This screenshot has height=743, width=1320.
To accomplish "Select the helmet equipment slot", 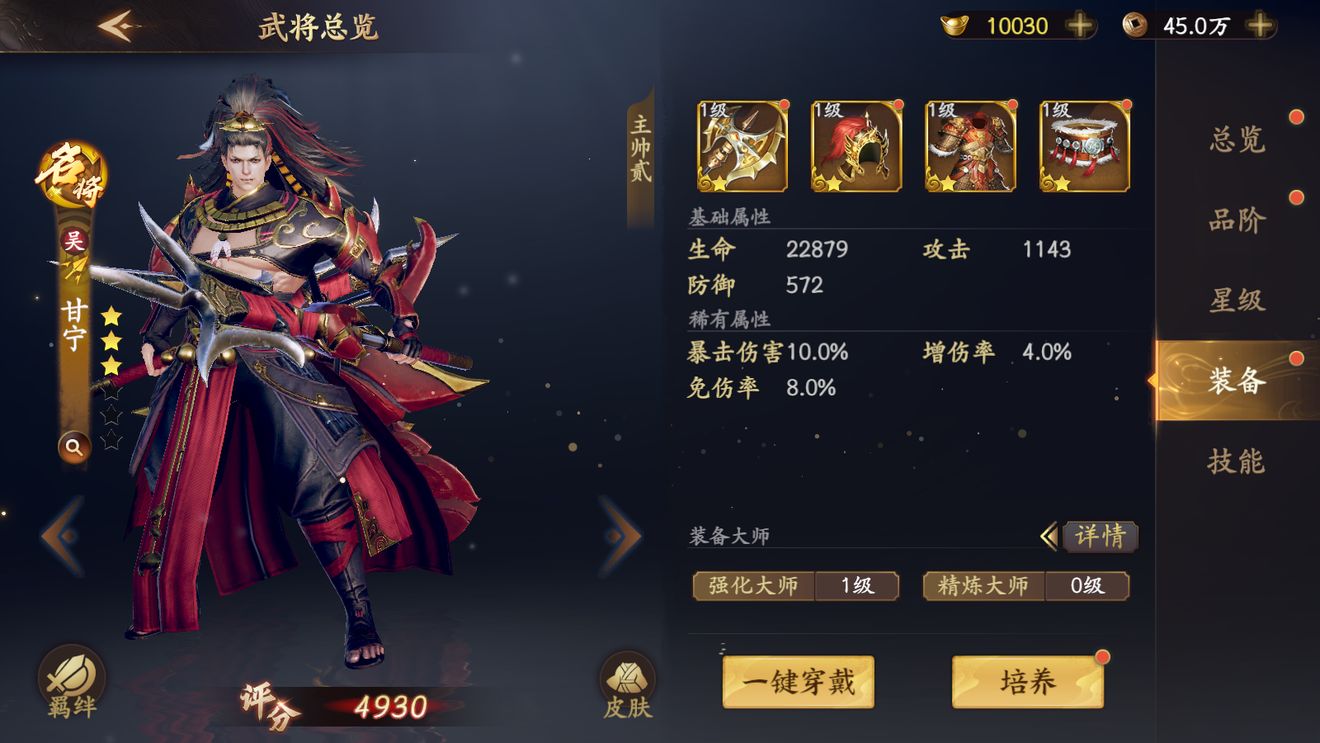I will [x=855, y=145].
